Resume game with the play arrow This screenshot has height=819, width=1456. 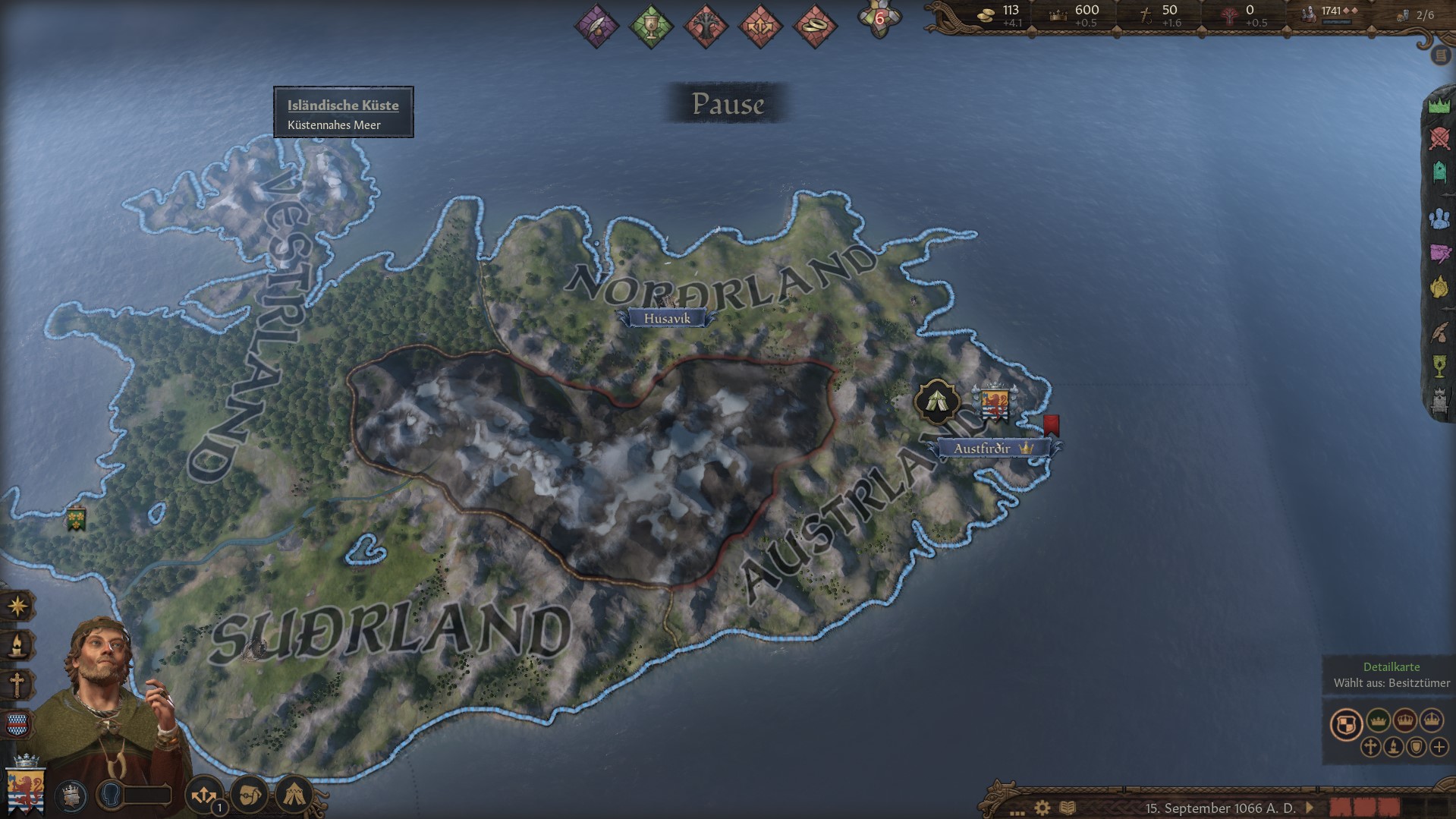coord(1309,808)
